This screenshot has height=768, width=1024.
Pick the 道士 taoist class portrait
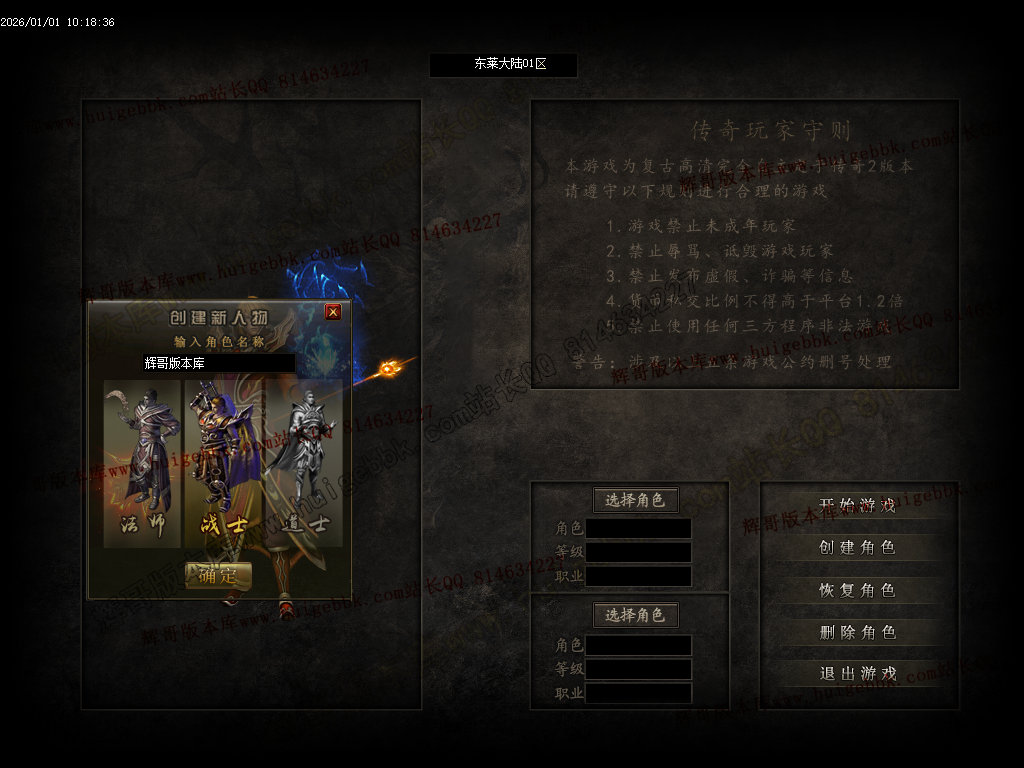[304, 463]
